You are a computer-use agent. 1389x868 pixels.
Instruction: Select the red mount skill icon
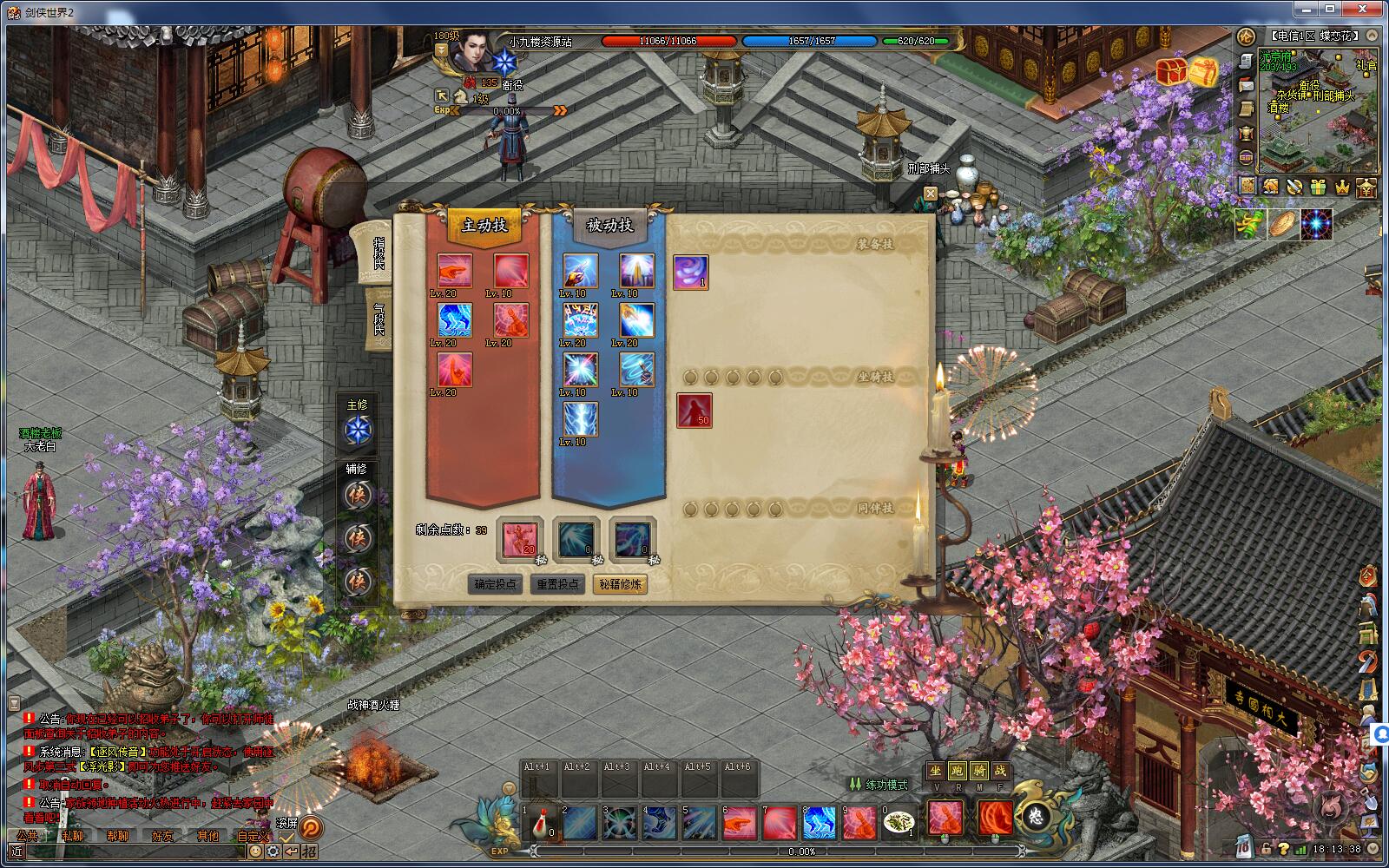point(694,411)
